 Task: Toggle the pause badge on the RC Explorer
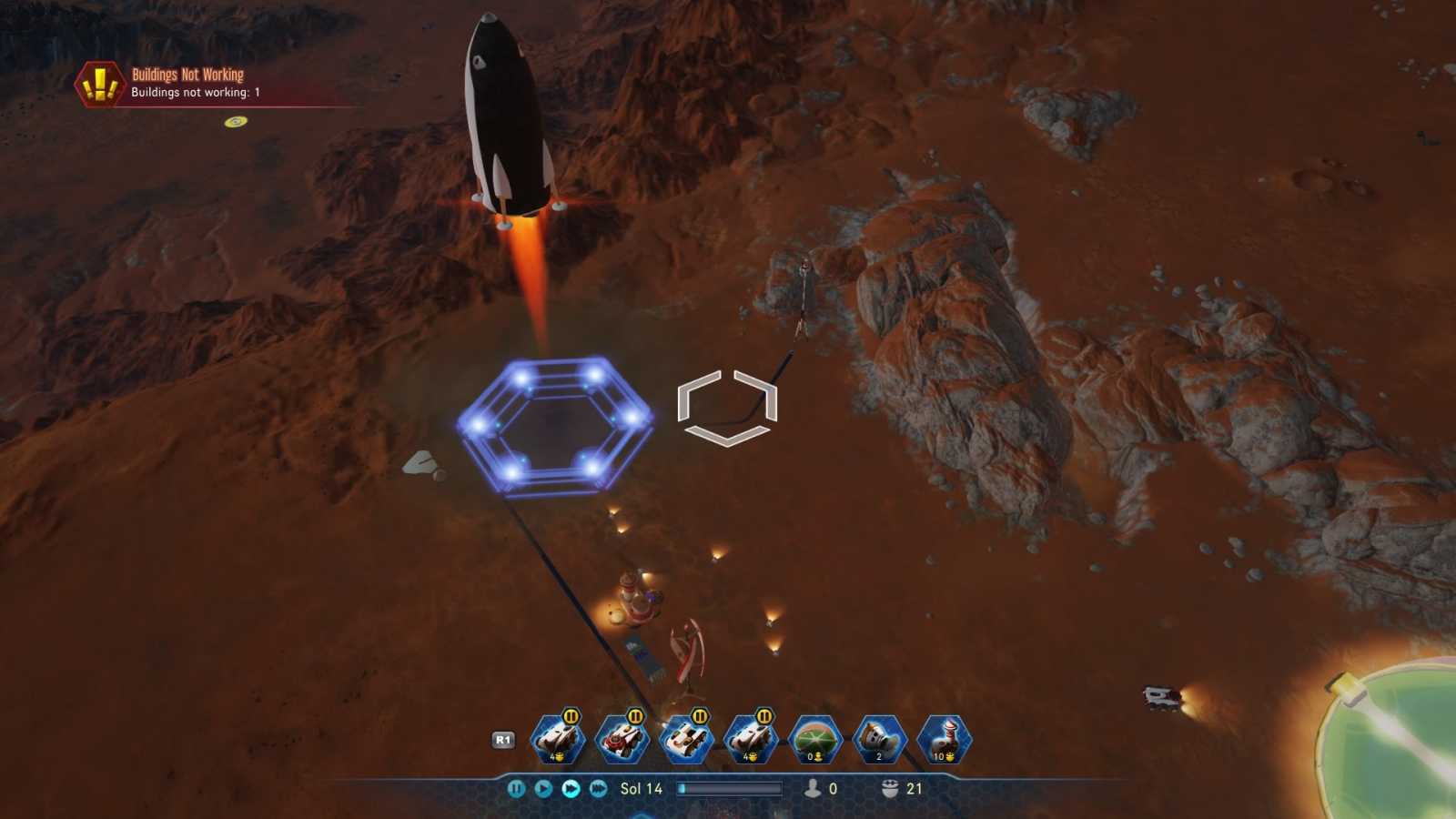(x=699, y=719)
